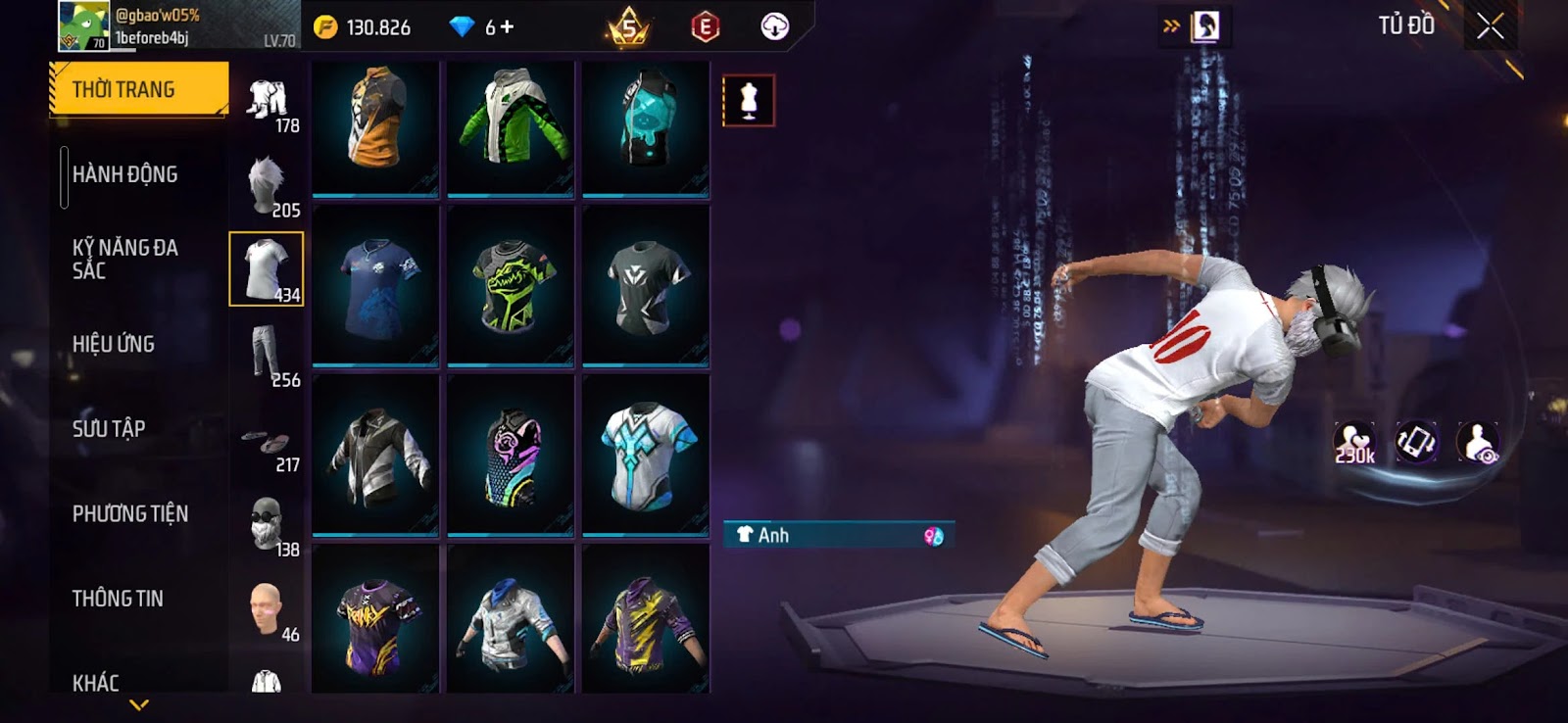Click the mannequin preview icon

[749, 100]
